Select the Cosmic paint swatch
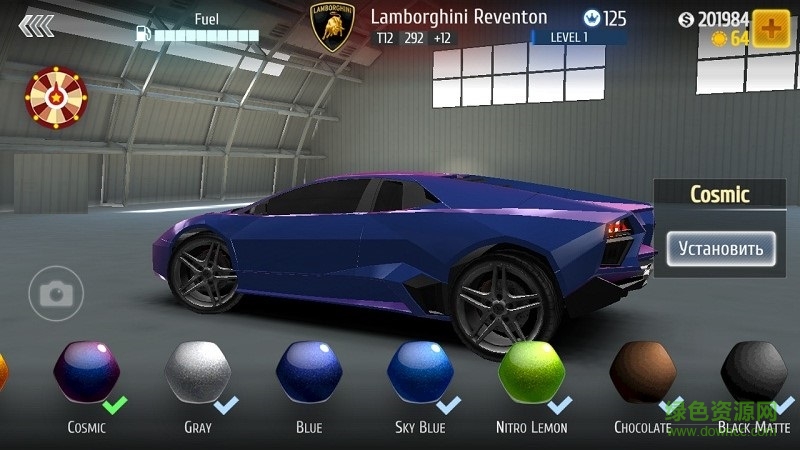 87,372
